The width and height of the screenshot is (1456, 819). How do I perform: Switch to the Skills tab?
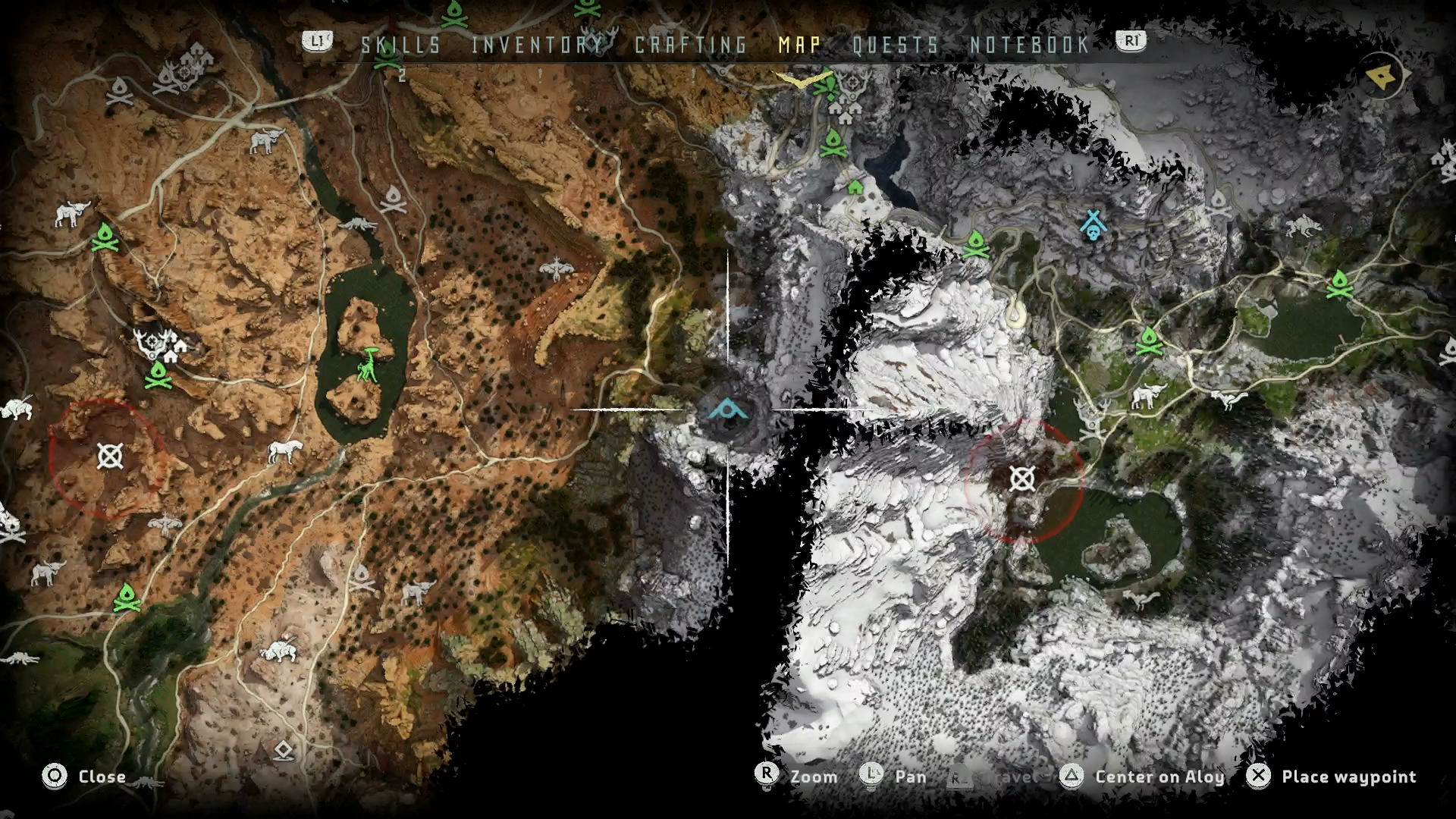(x=400, y=45)
